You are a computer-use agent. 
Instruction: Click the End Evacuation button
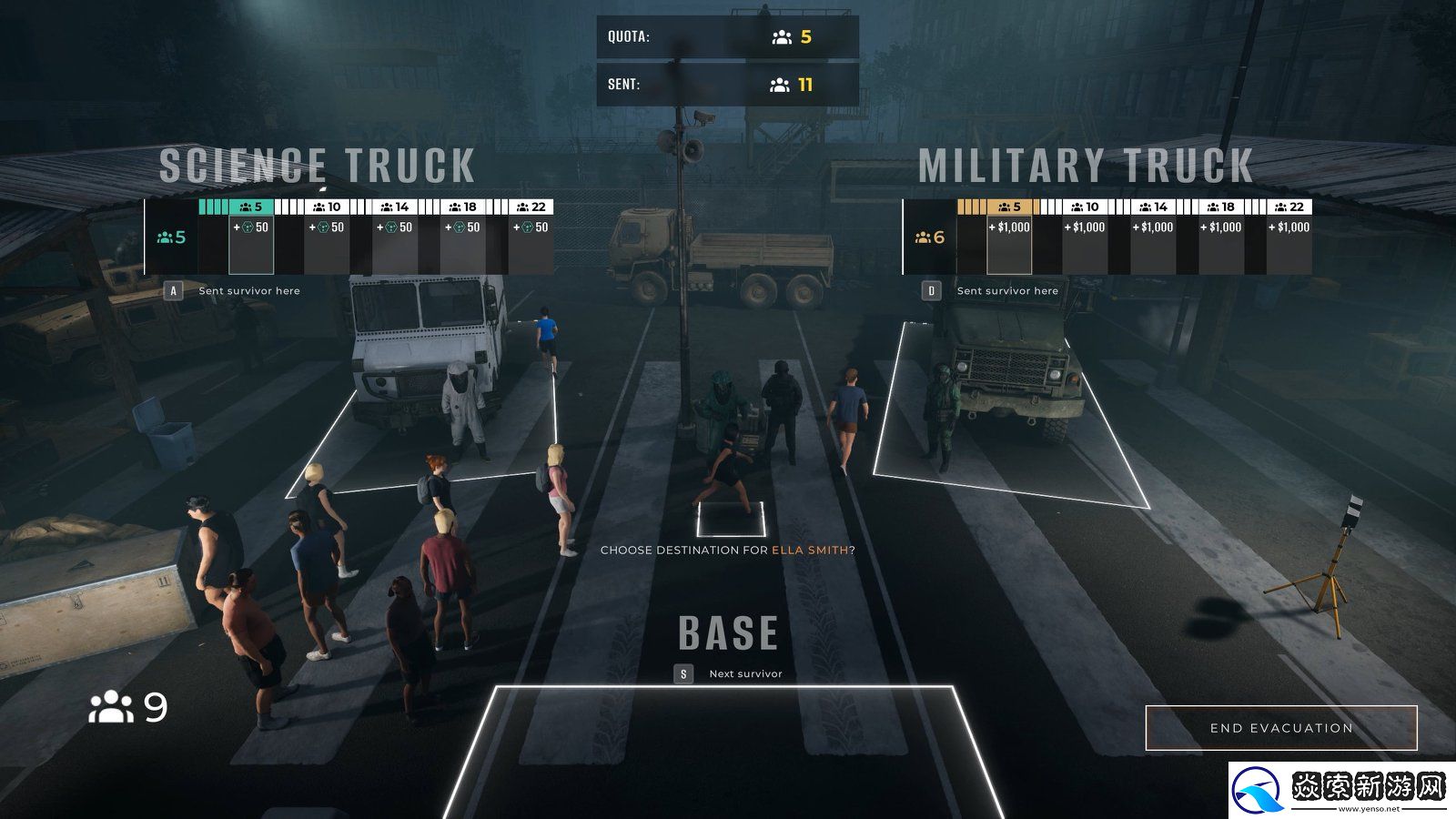coord(1280,728)
